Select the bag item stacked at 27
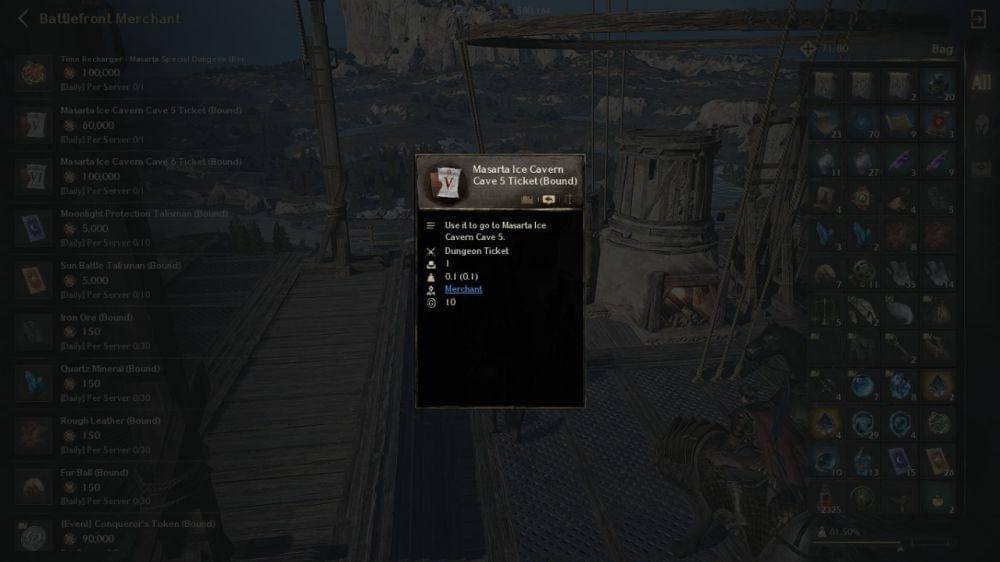This screenshot has width=1000, height=562. click(x=864, y=160)
